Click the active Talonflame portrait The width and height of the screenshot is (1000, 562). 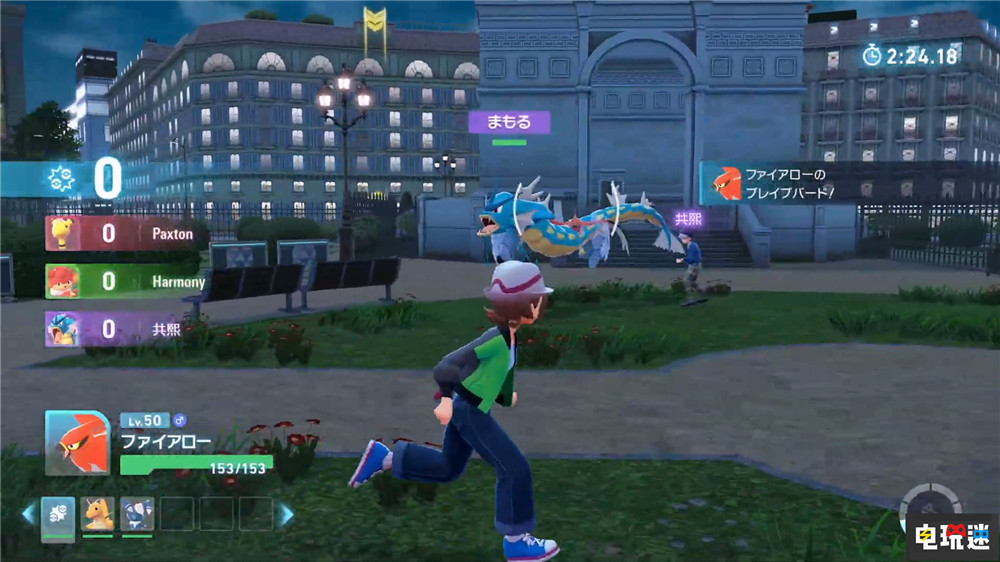[x=78, y=443]
